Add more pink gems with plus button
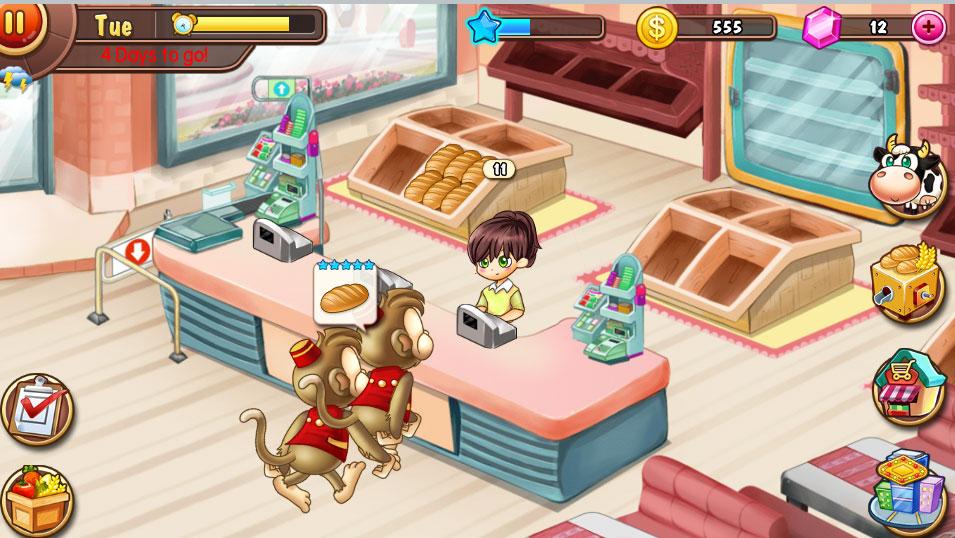Viewport: 955px width, 538px height. [x=928, y=27]
